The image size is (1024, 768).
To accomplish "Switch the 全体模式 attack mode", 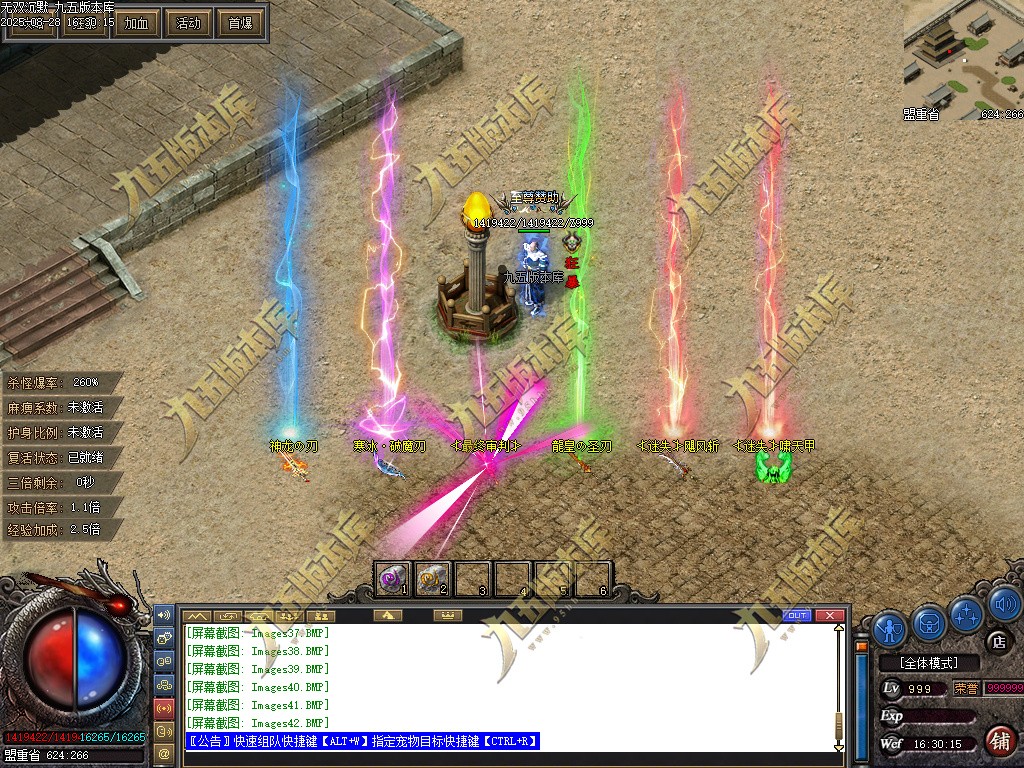I will click(x=928, y=663).
